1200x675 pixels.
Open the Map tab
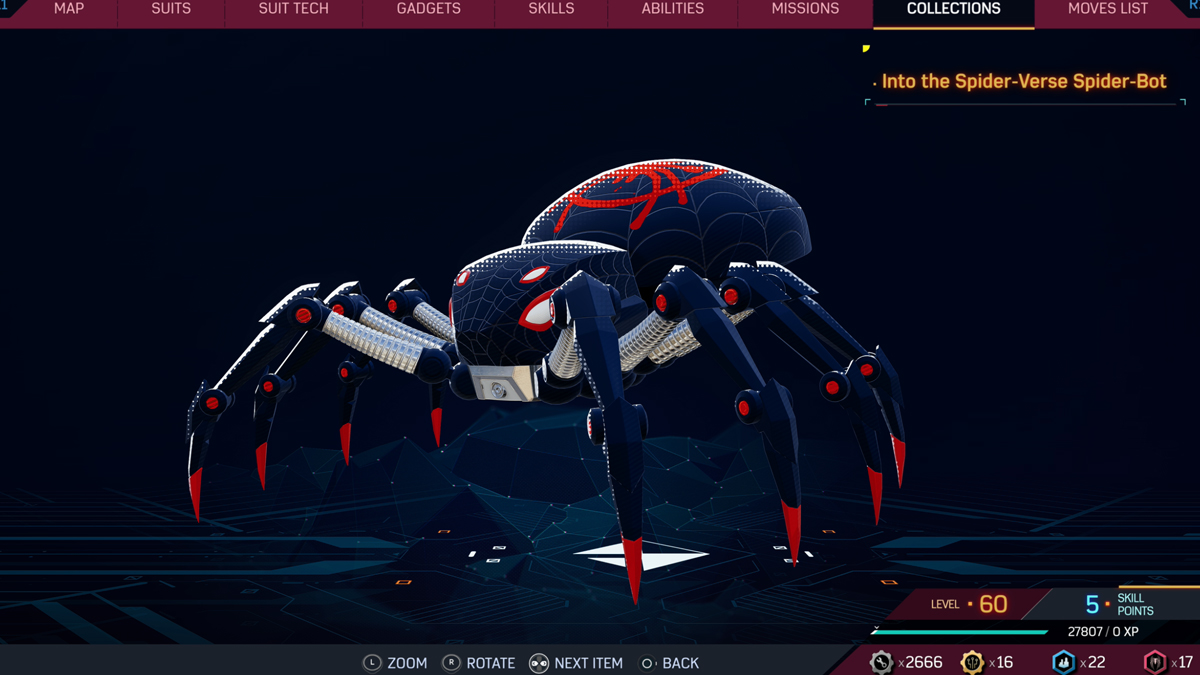click(69, 9)
